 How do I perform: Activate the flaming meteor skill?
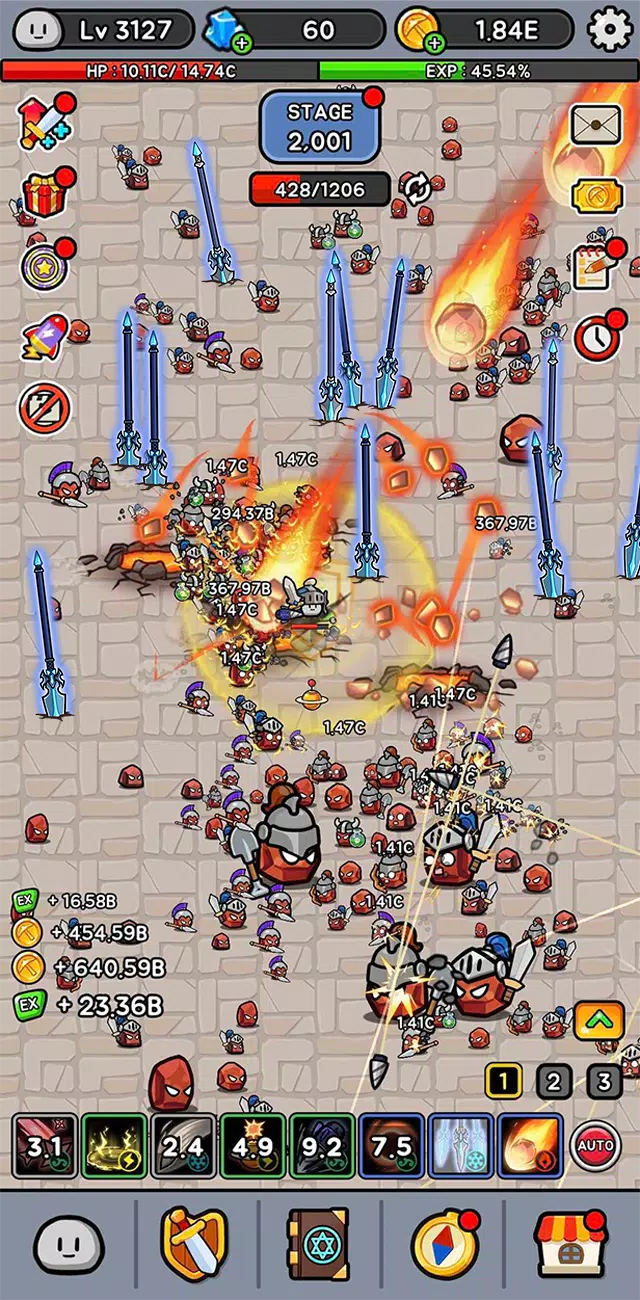pyautogui.click(x=529, y=1145)
